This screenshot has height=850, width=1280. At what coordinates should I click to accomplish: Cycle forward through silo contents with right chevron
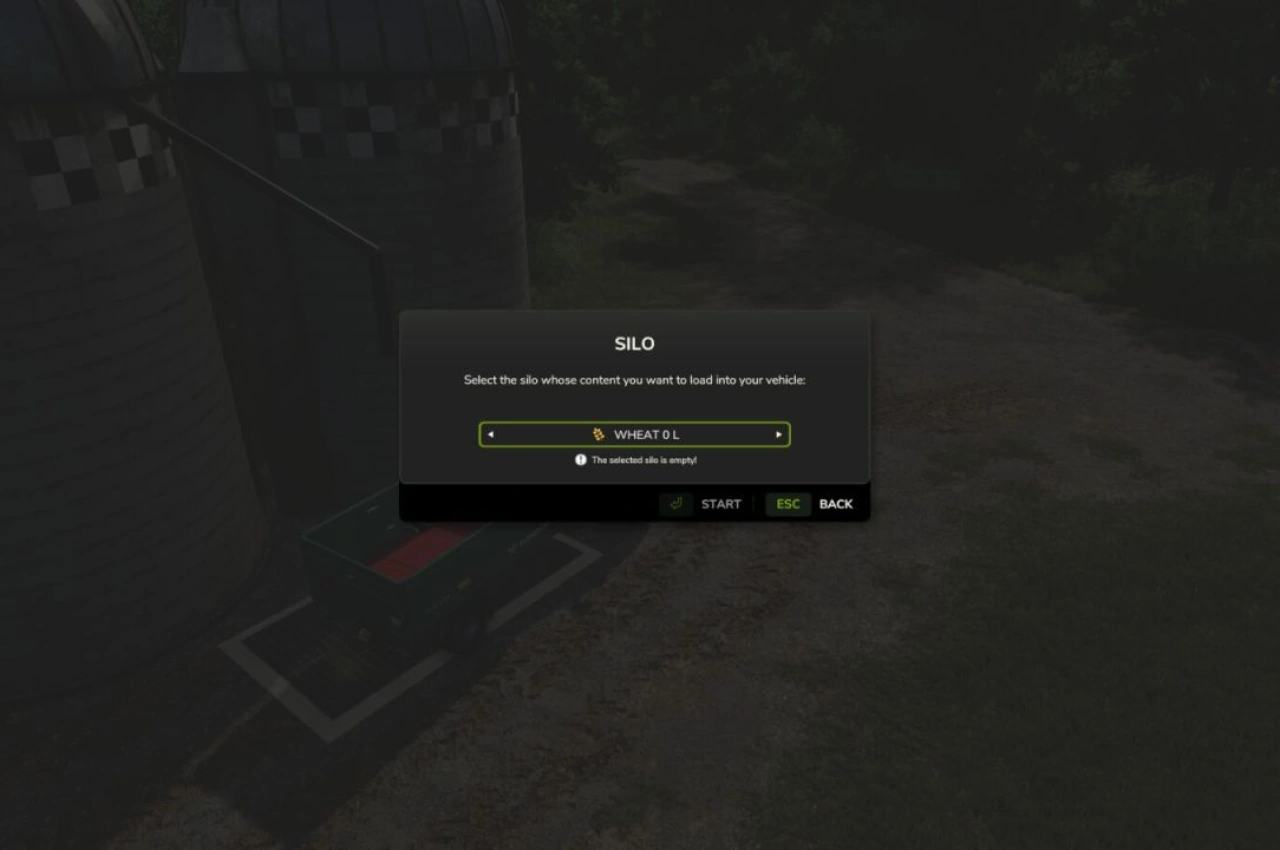coord(778,434)
